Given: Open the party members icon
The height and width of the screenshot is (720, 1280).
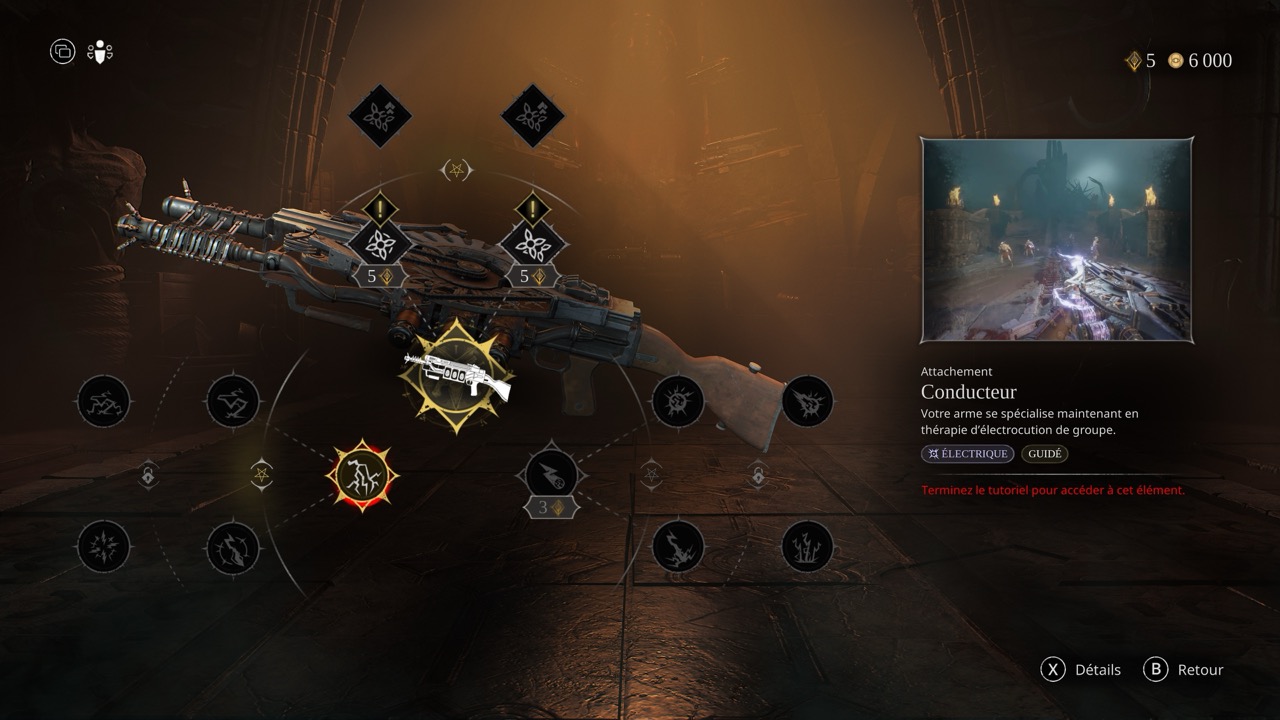Looking at the screenshot, I should [100, 52].
